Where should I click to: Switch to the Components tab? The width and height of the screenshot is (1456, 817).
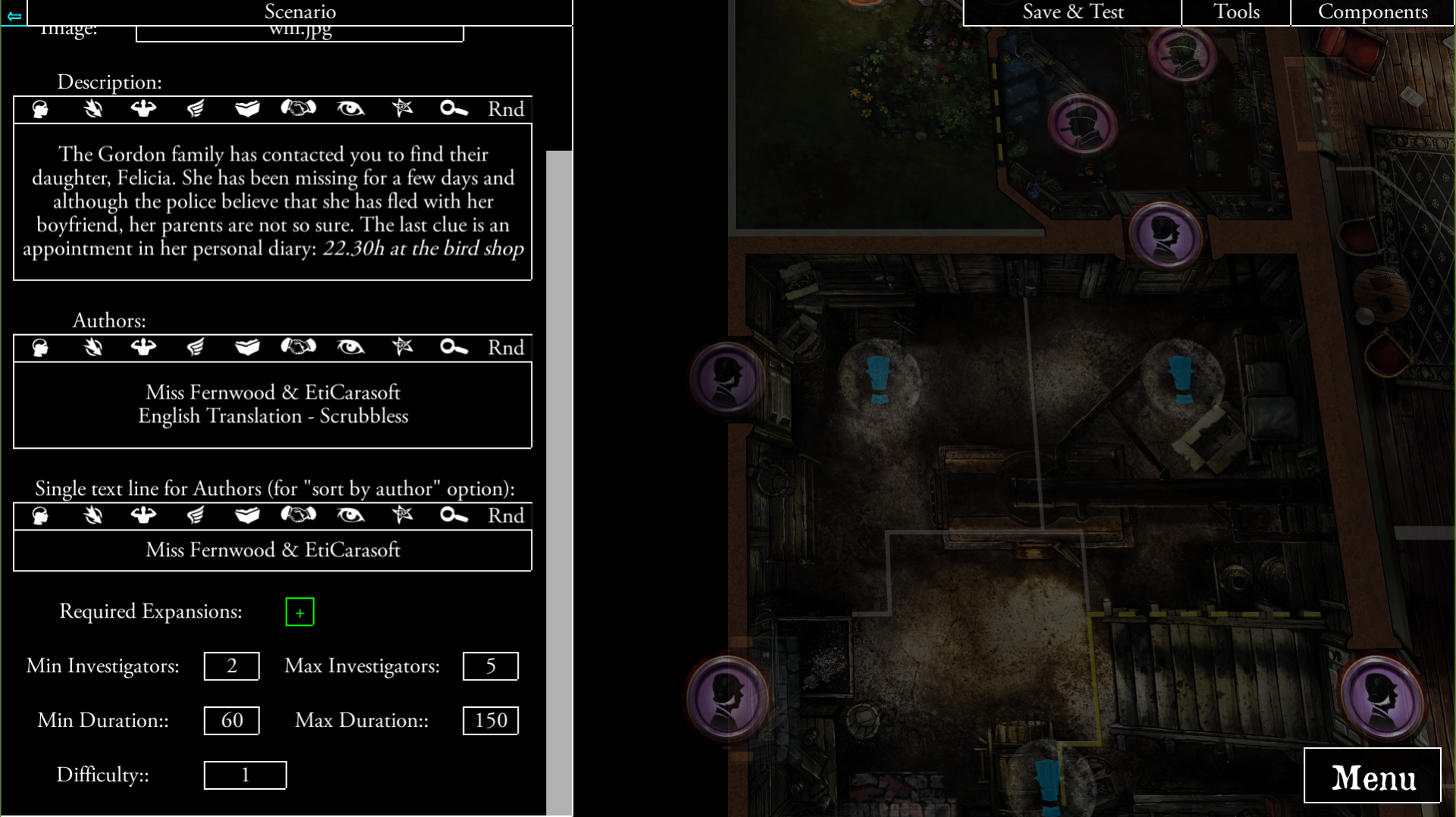[x=1373, y=12]
